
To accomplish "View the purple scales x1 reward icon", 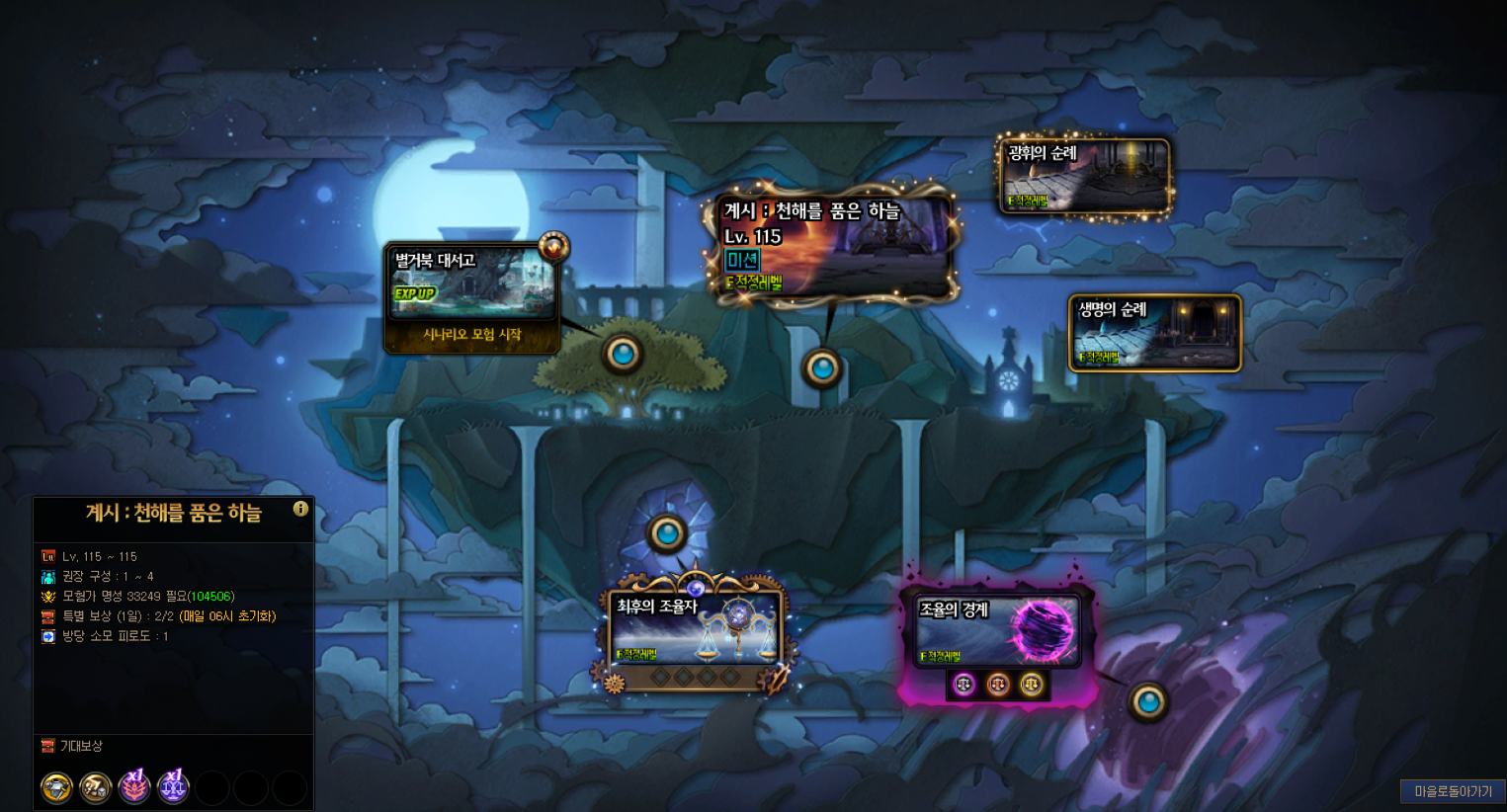I will pos(173,787).
